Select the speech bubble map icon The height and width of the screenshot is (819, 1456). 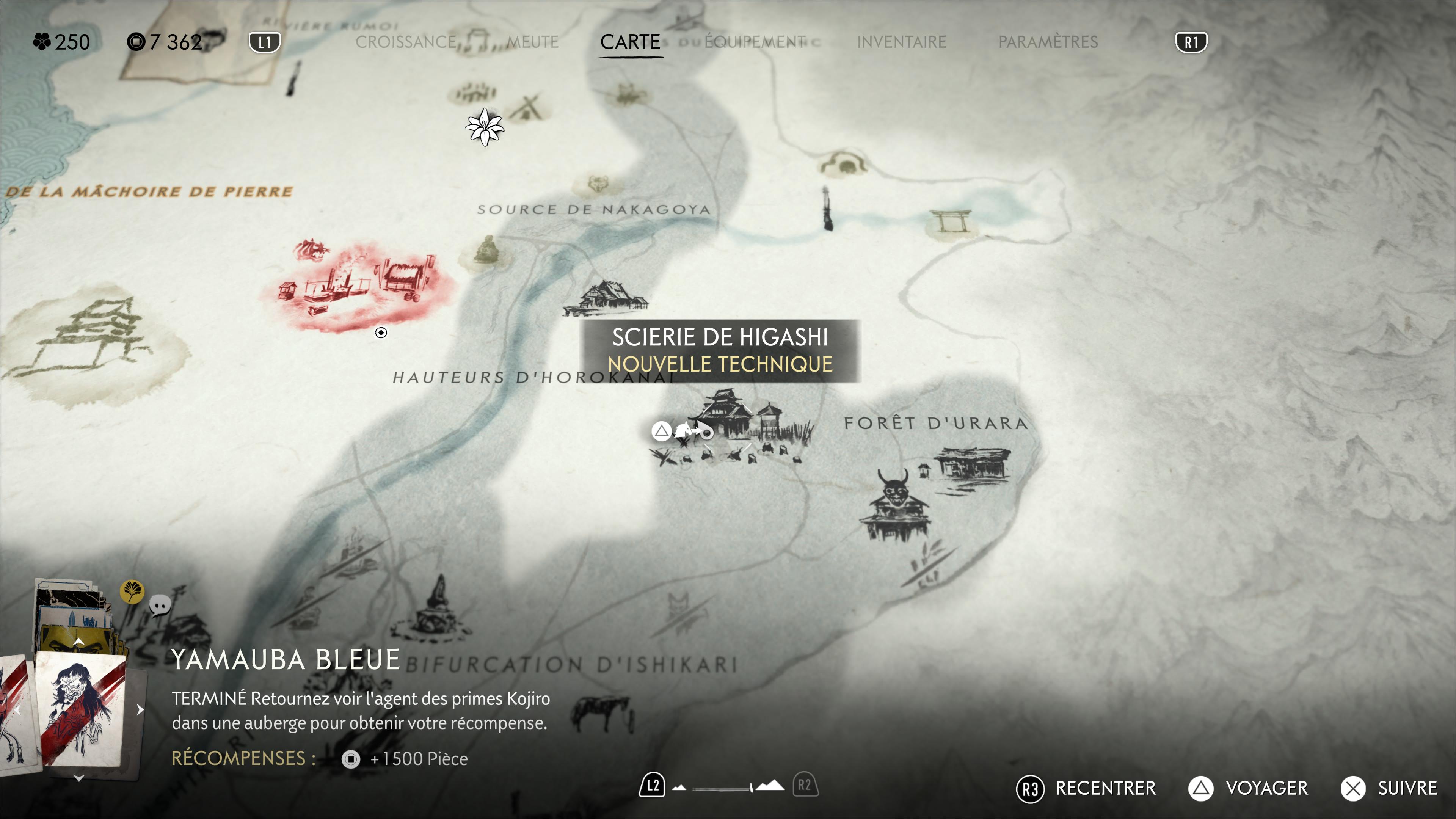tap(160, 606)
